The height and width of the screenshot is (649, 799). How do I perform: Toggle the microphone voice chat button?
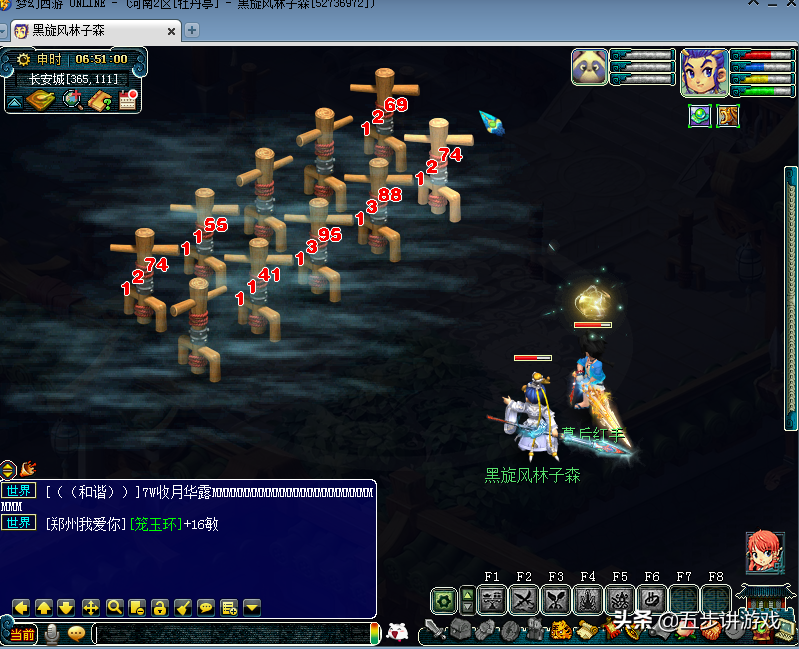pyautogui.click(x=51, y=633)
